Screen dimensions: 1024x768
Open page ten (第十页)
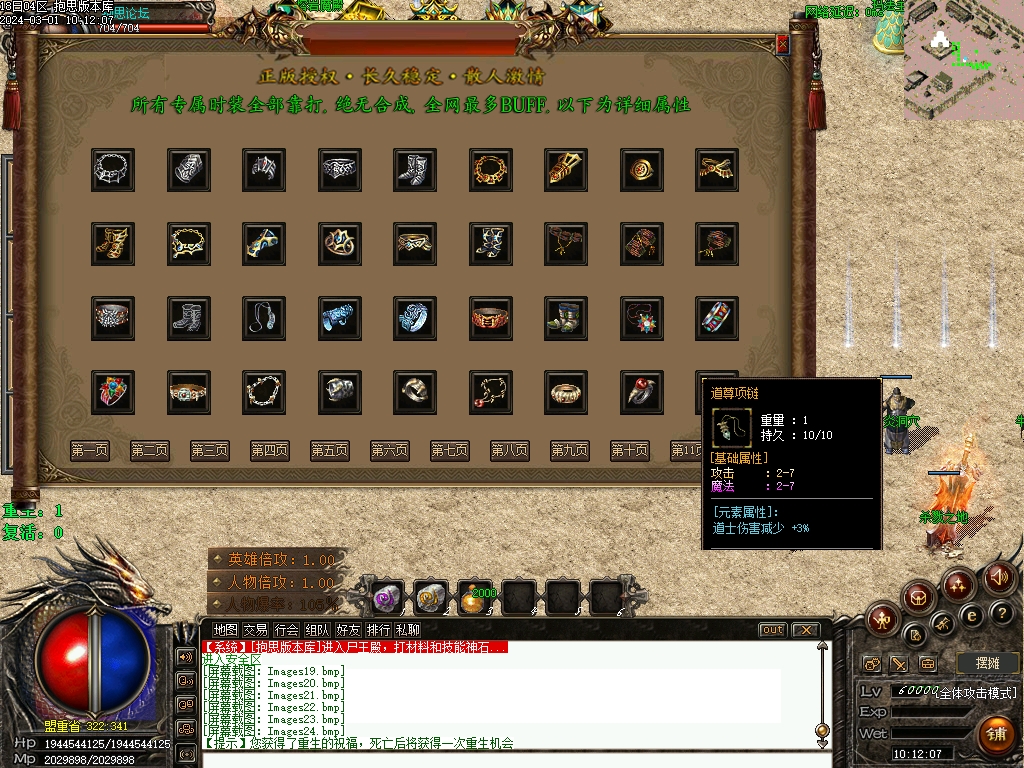click(630, 451)
